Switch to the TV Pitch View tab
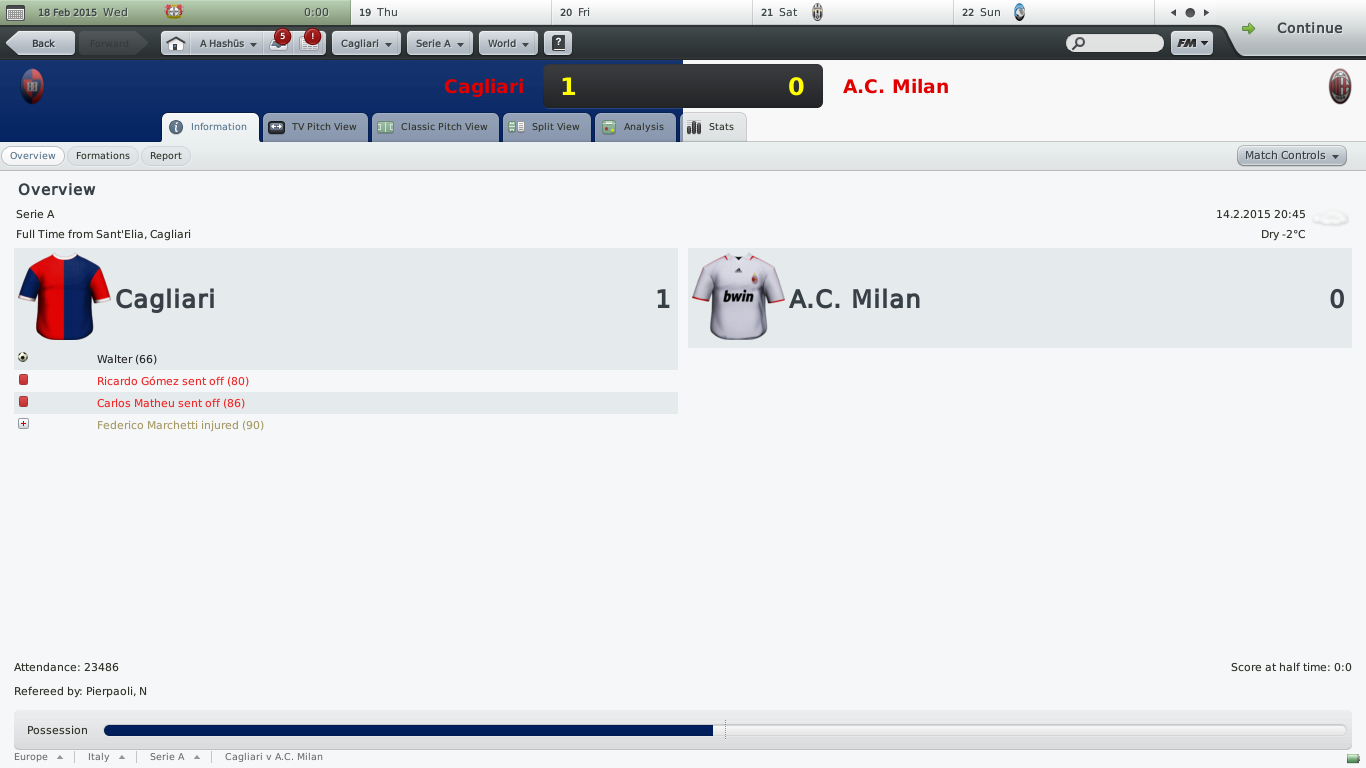 tap(314, 127)
